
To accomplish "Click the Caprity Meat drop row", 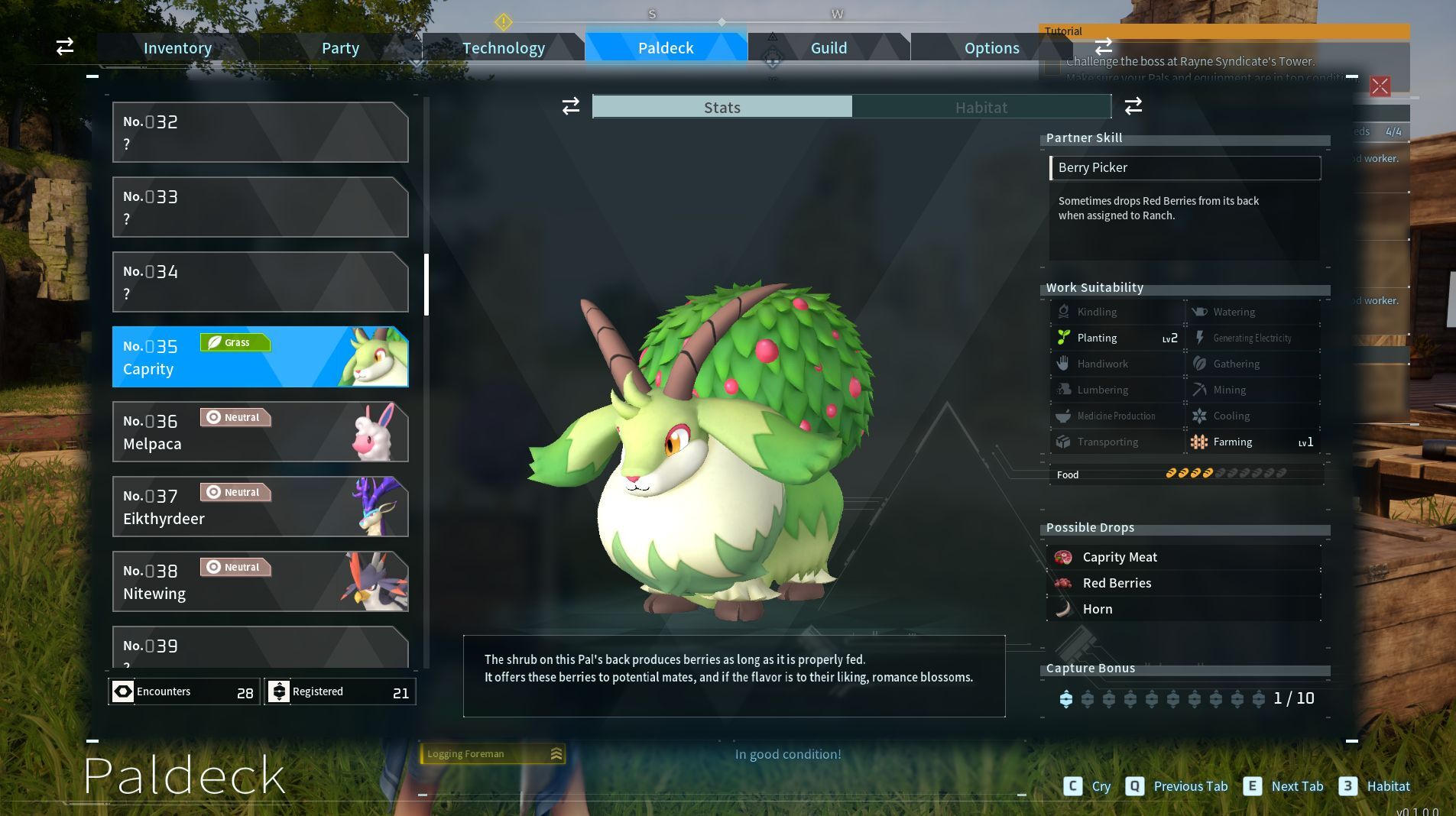I will pos(1183,557).
